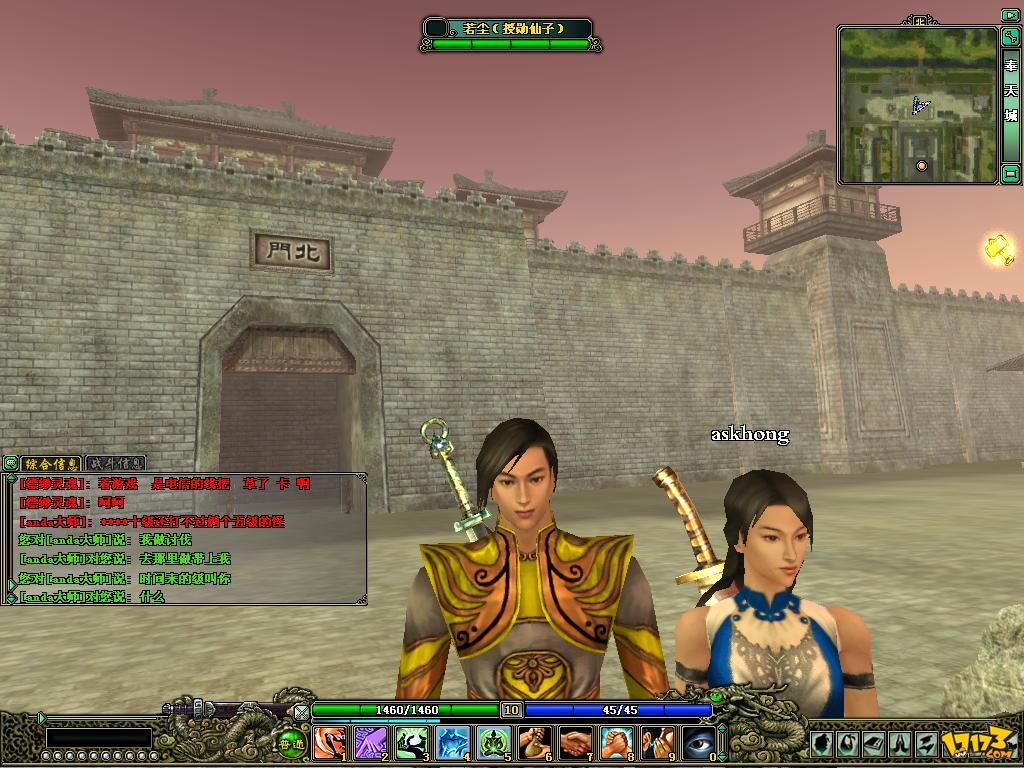Viewport: 1024px width, 768px height.
Task: Open the minimap of 奉天城
Action: [917, 105]
